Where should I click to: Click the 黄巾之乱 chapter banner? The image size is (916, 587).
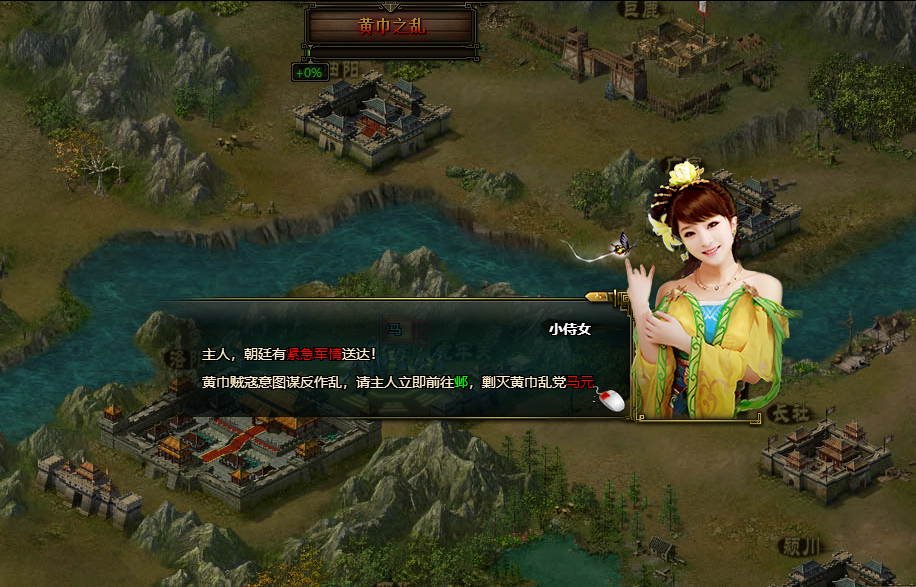coord(391,27)
